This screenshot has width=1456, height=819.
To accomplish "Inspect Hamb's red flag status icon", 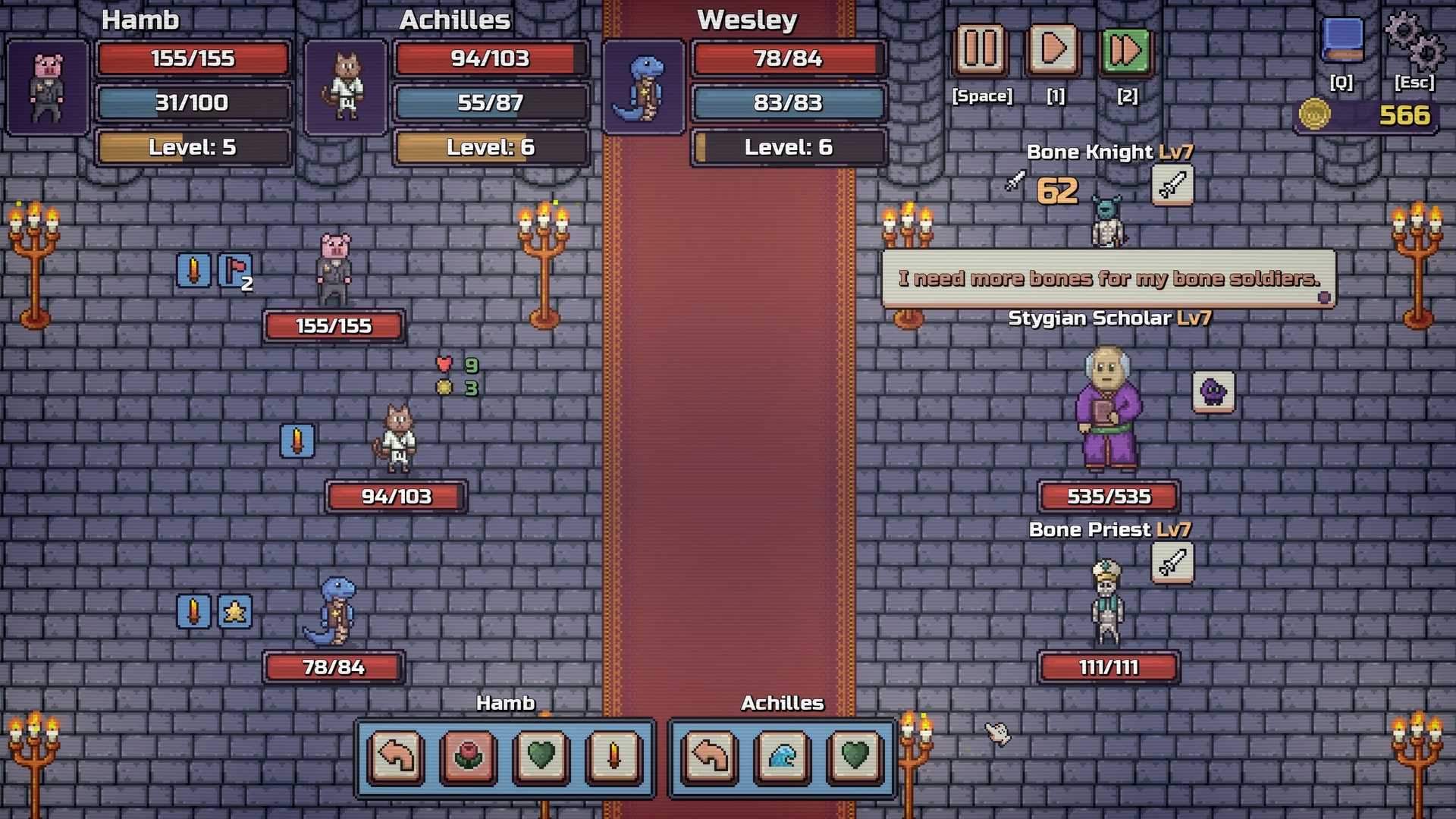I will point(235,271).
